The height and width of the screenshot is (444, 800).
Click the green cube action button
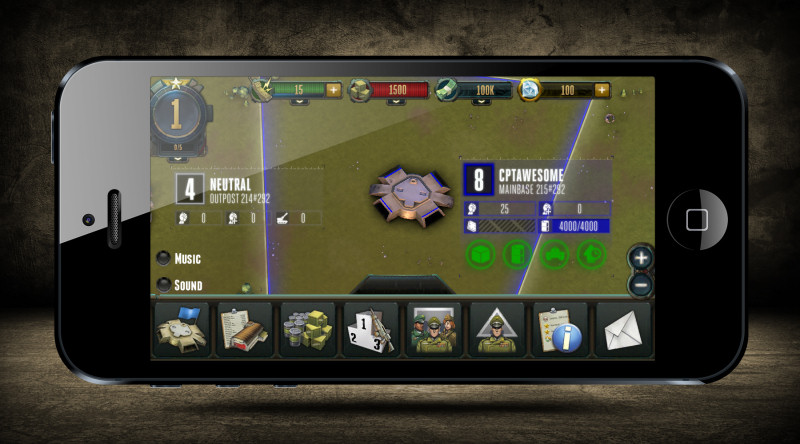pyautogui.click(x=481, y=254)
